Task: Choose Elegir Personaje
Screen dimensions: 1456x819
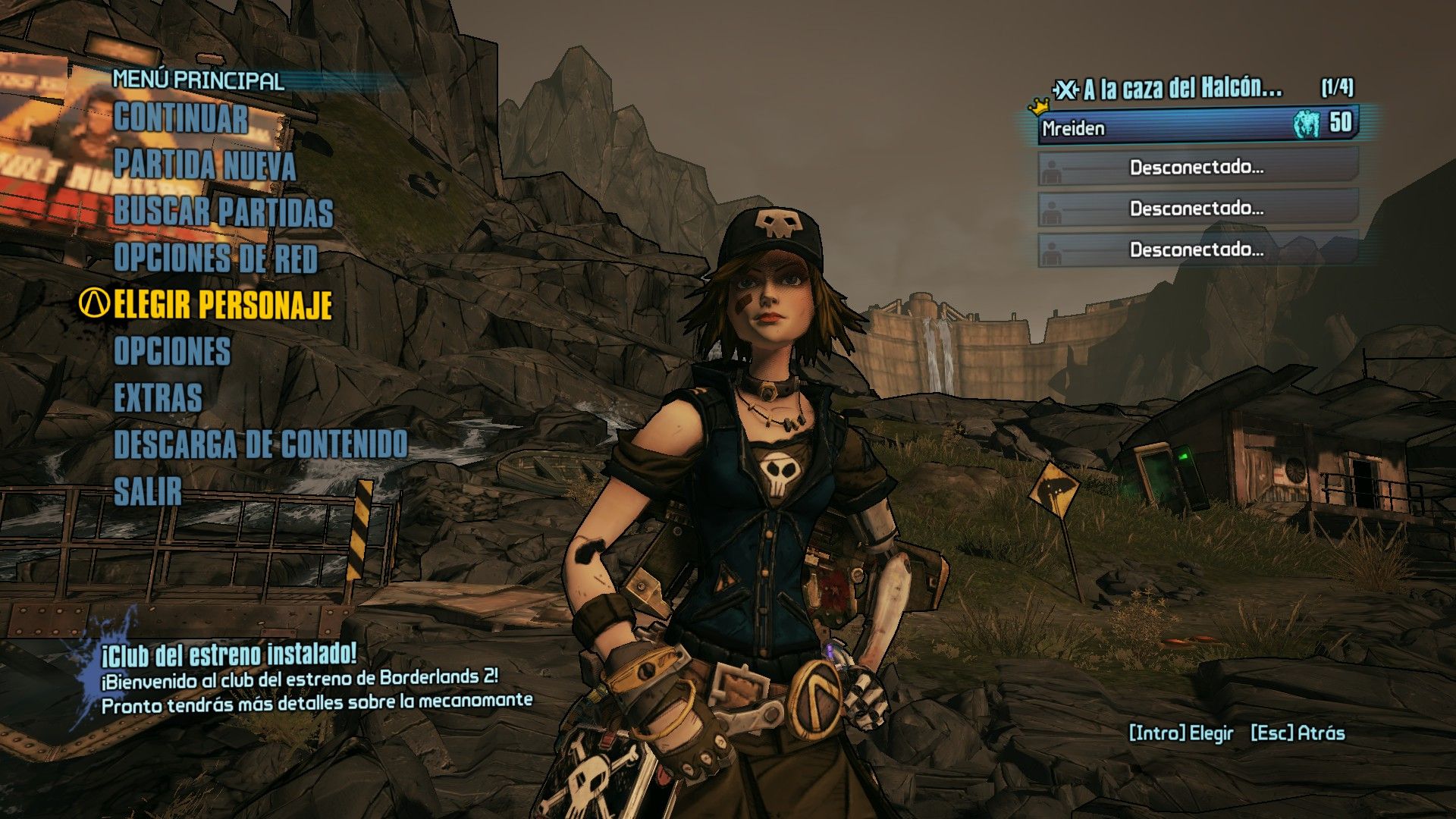Action: click(x=222, y=305)
